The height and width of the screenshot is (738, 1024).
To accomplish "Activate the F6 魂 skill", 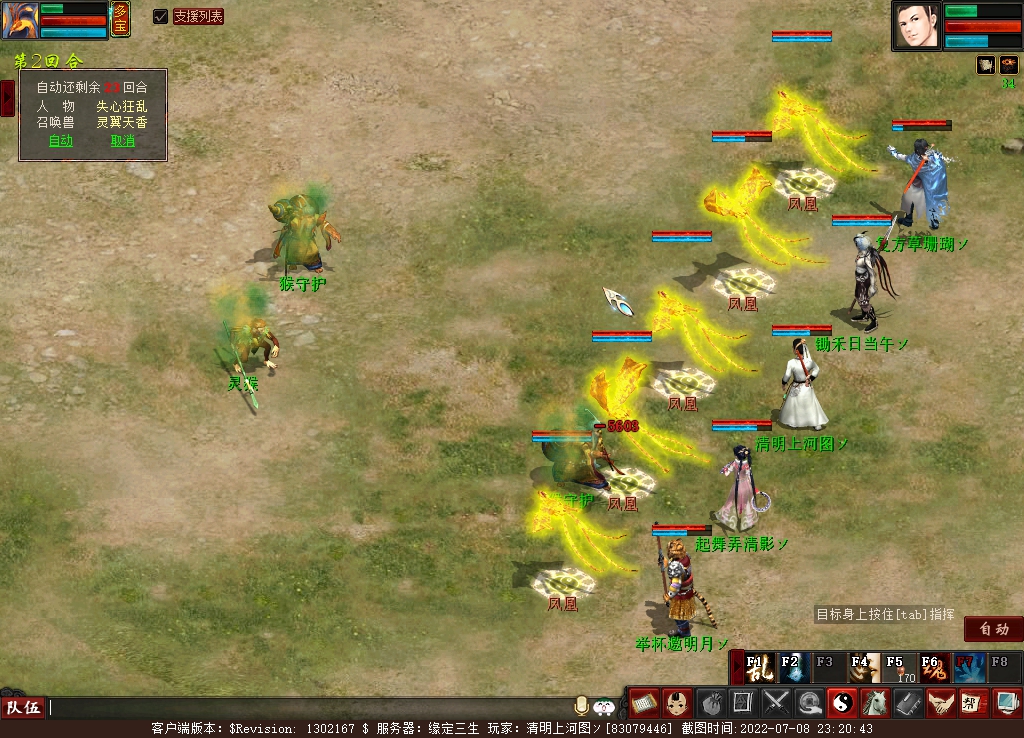I will tap(934, 668).
